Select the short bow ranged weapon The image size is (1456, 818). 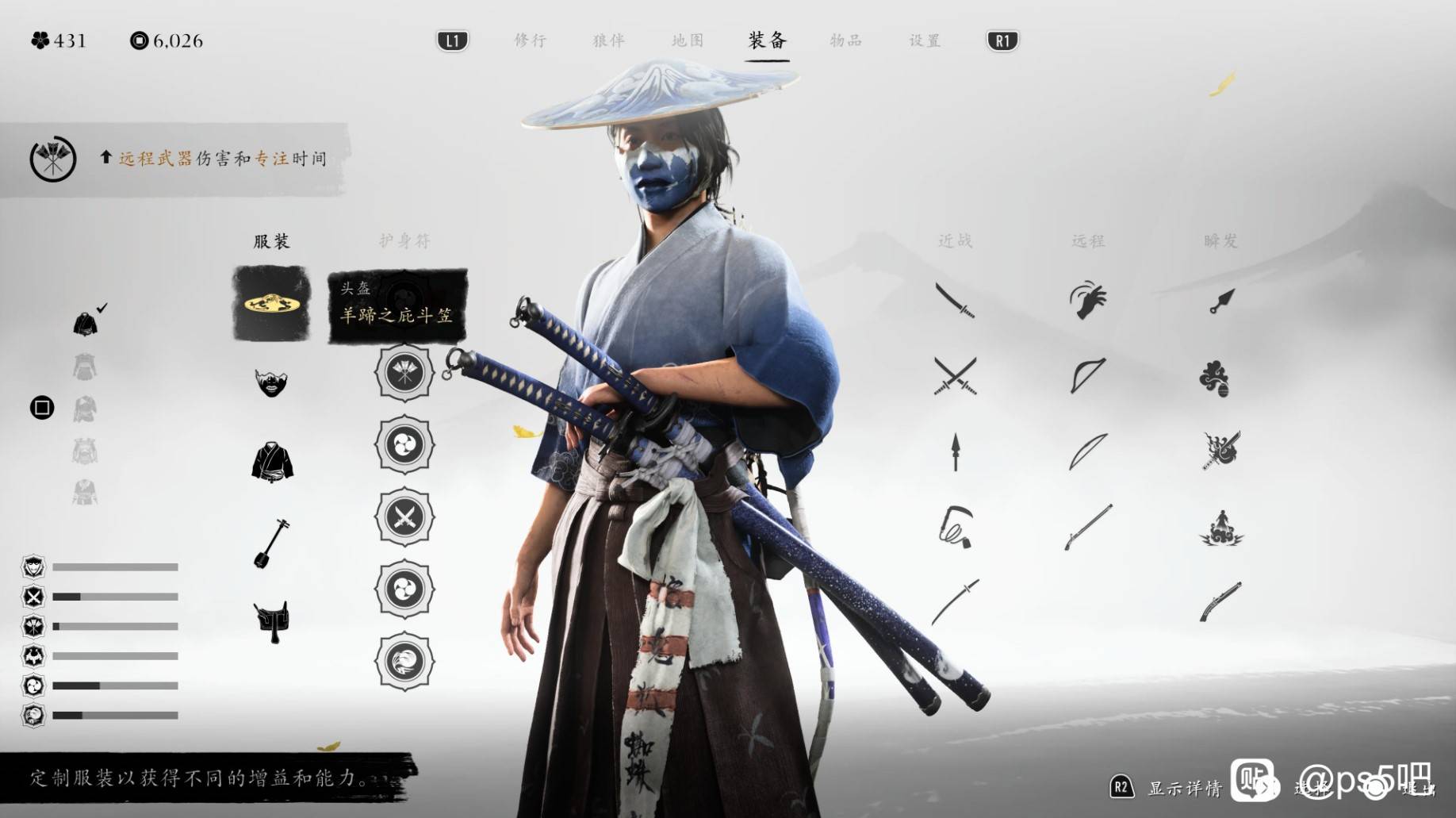[x=1087, y=376]
